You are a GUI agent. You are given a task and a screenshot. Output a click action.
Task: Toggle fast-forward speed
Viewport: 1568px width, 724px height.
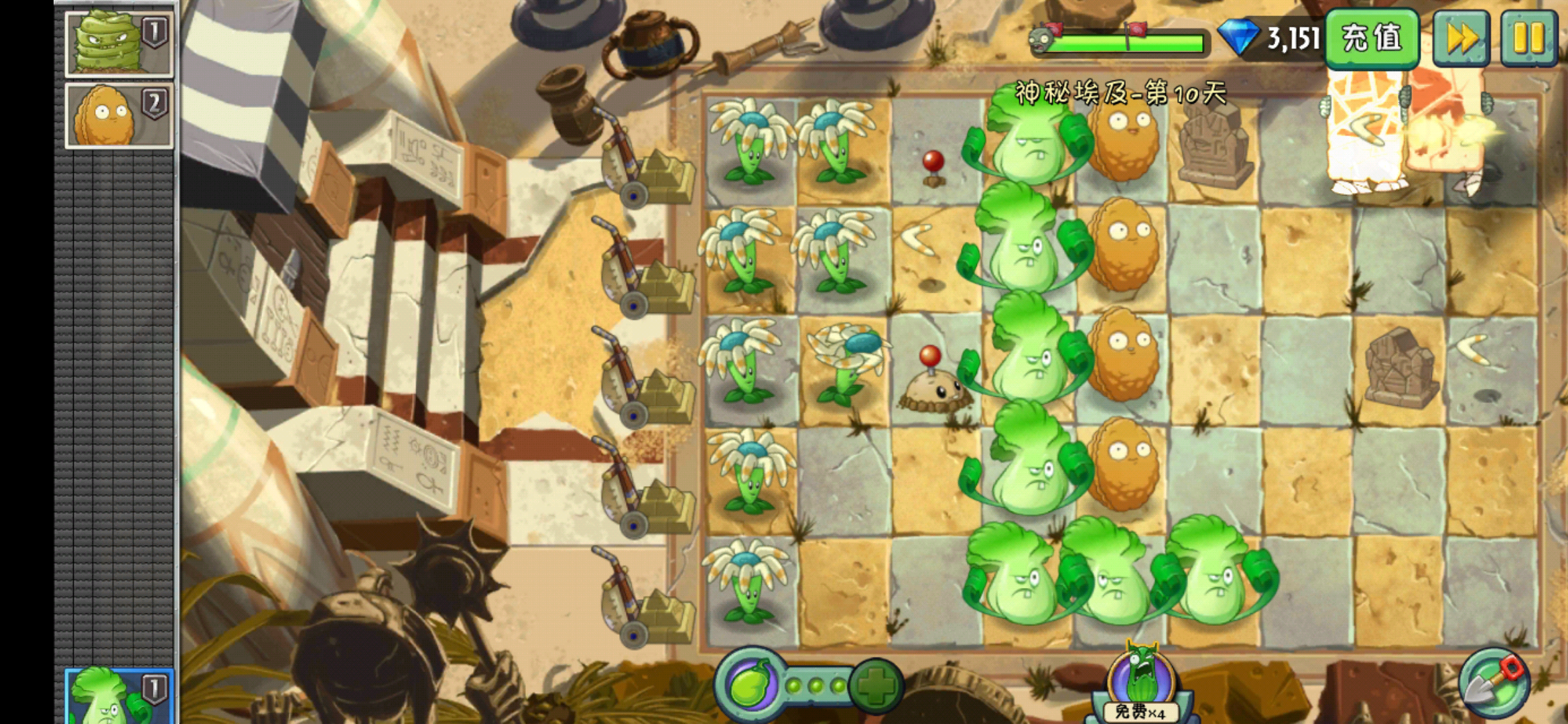1461,38
